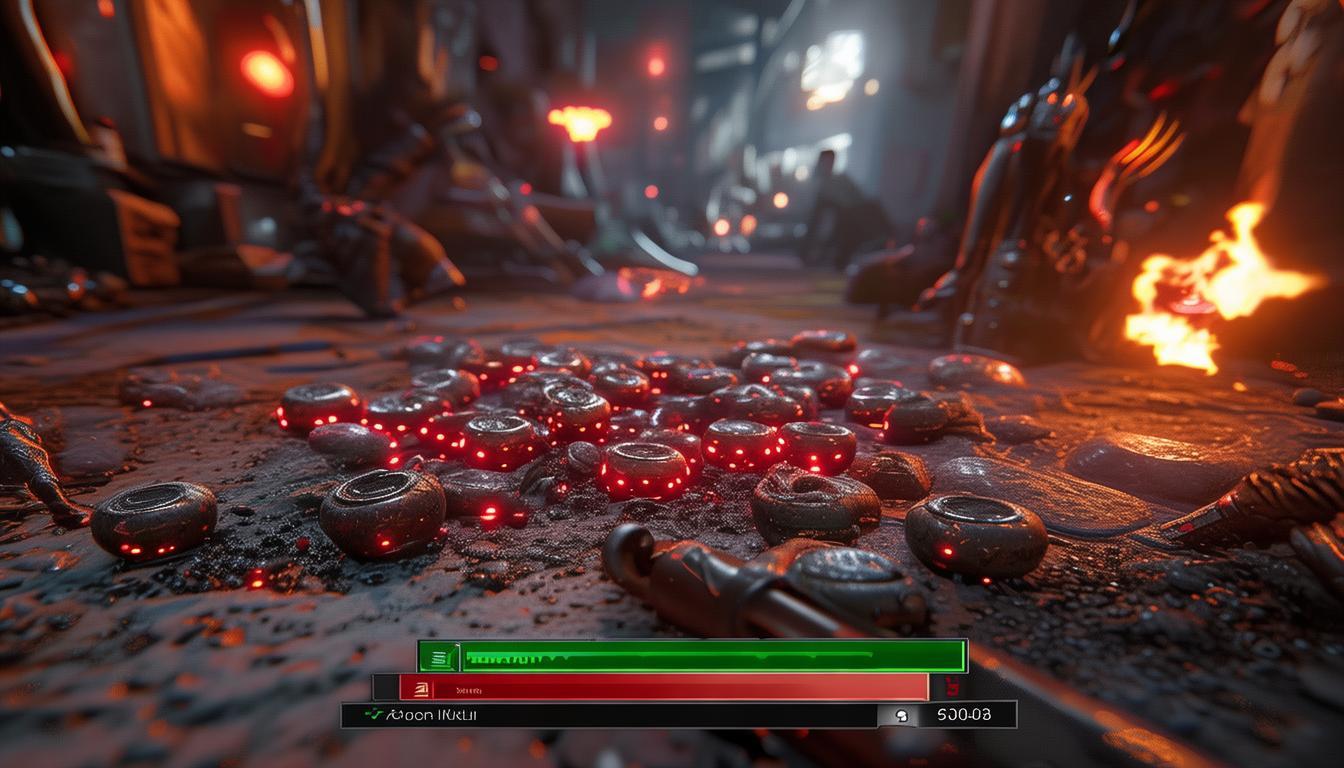Click the green icon beside the green bar
This screenshot has width=1344, height=768.
(x=439, y=657)
